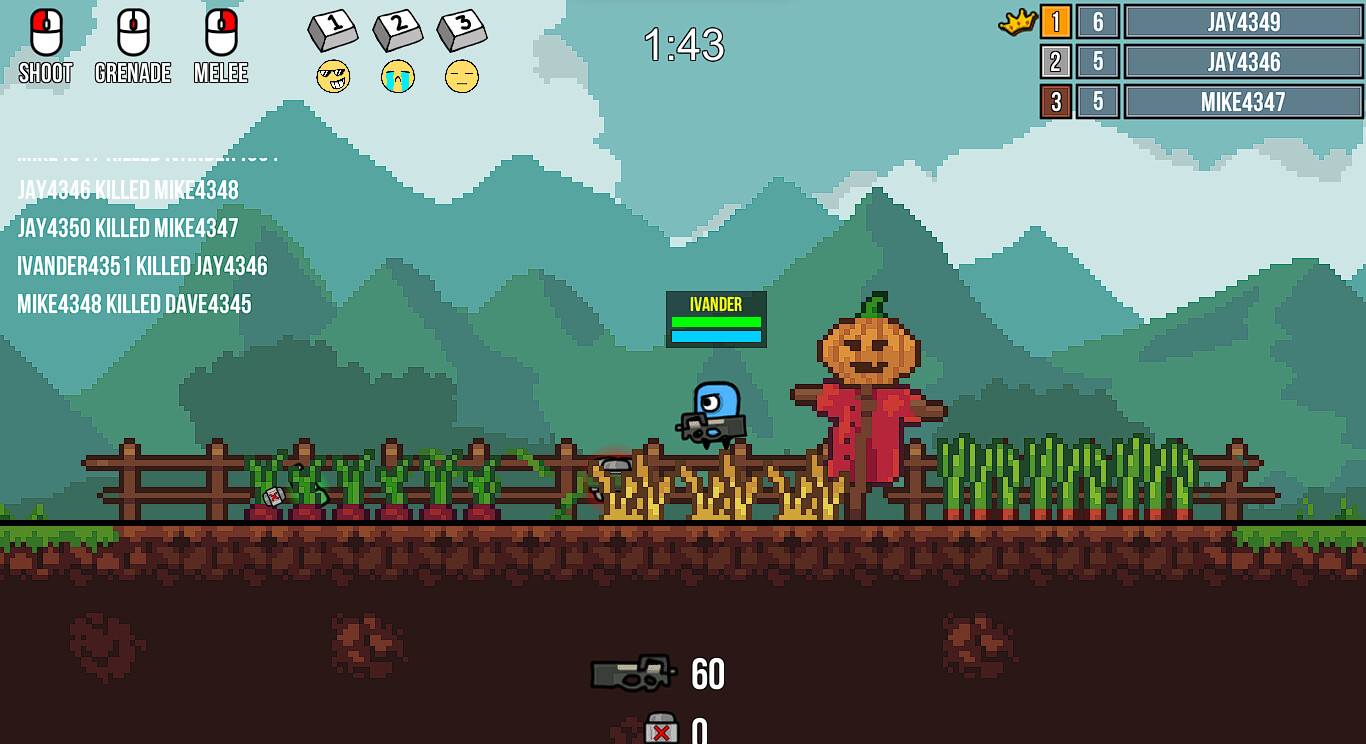Click the SHOOT mouse icon
Screen dimensions: 1366x744
tap(44, 33)
